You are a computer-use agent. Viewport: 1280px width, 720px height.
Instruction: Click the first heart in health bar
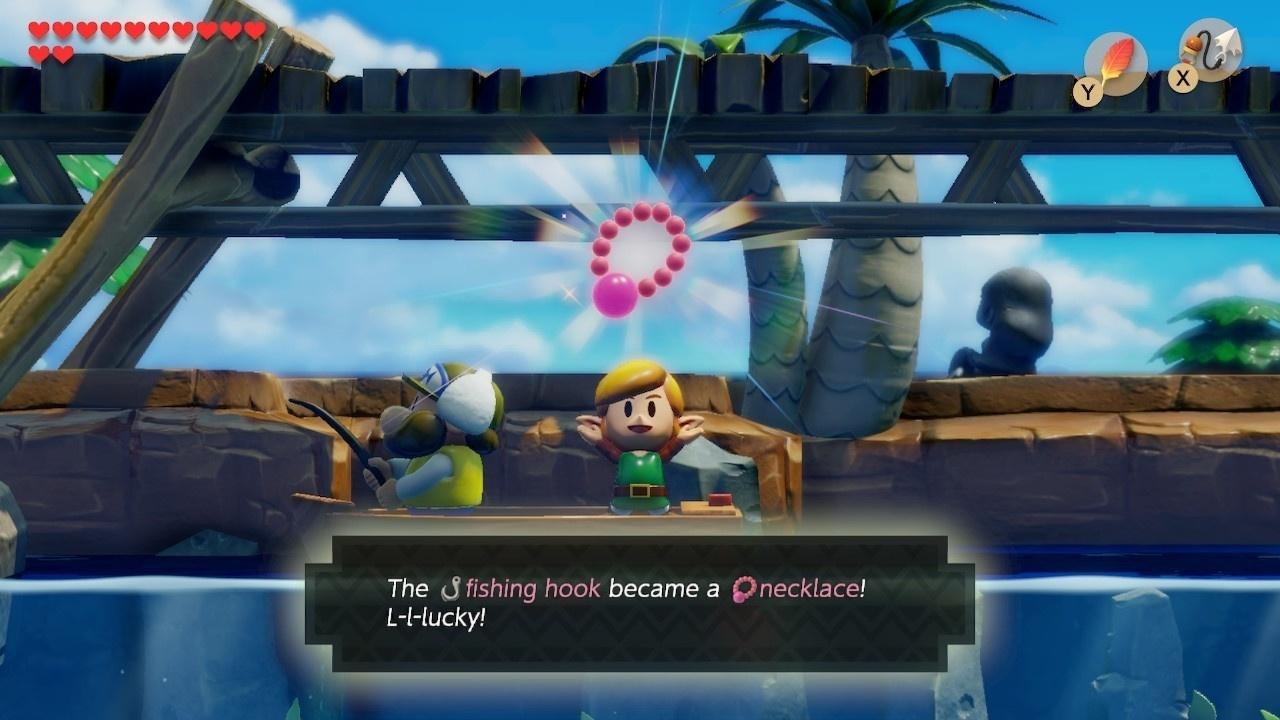[38, 28]
